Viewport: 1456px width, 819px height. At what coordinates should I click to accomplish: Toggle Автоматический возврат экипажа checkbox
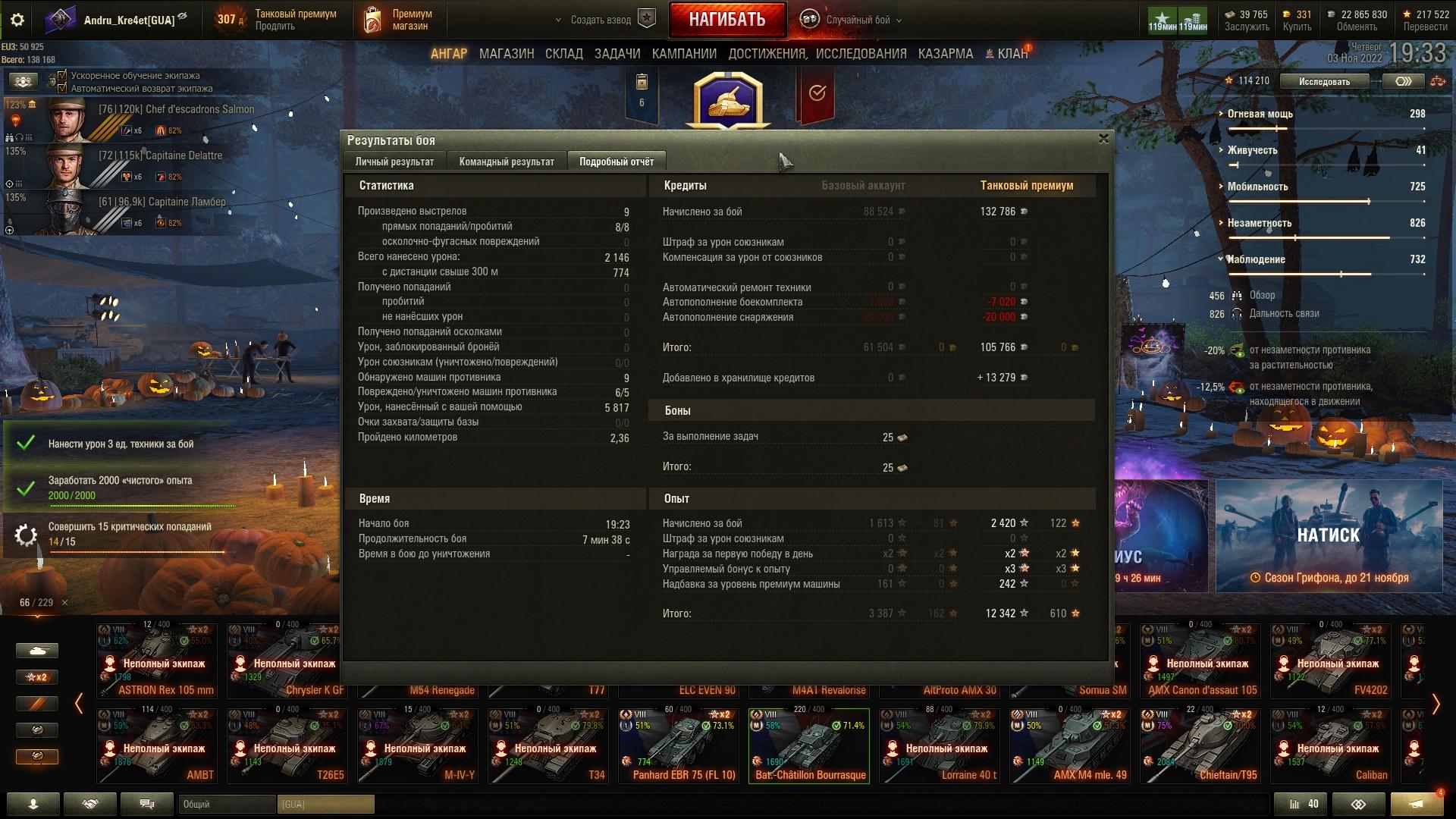click(63, 89)
